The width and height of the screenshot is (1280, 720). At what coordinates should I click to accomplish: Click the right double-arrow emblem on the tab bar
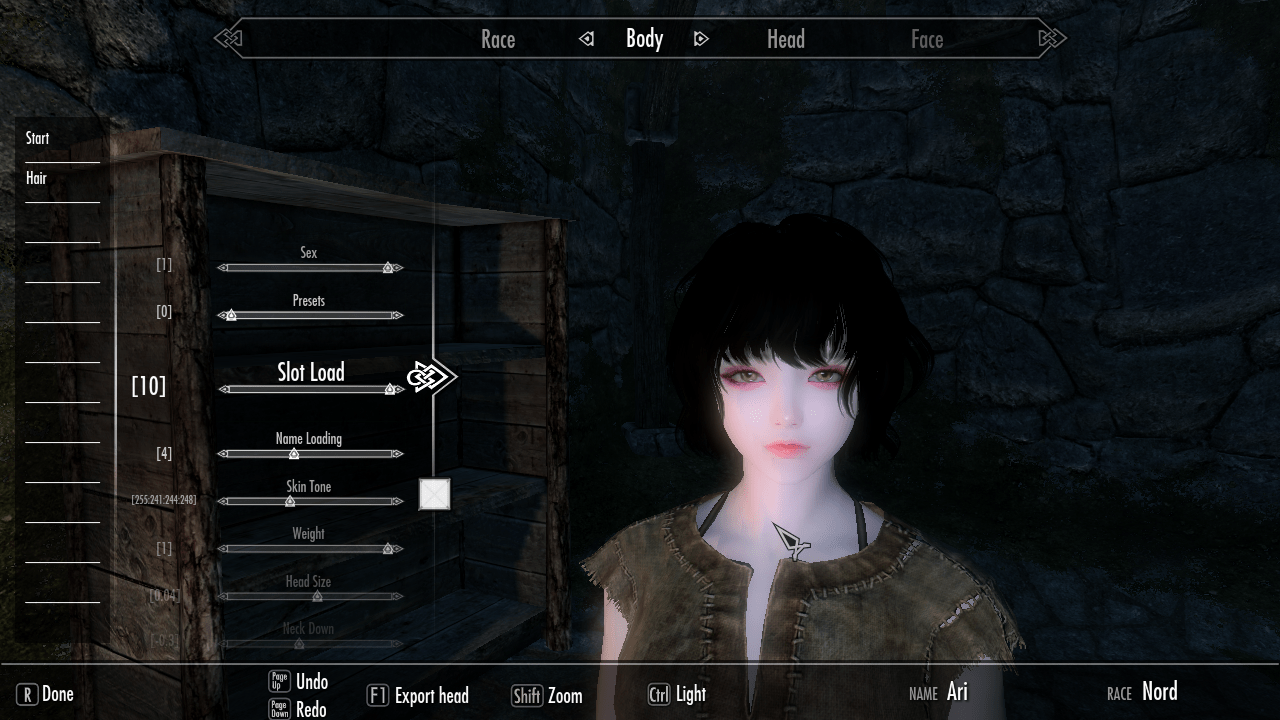[1050, 38]
